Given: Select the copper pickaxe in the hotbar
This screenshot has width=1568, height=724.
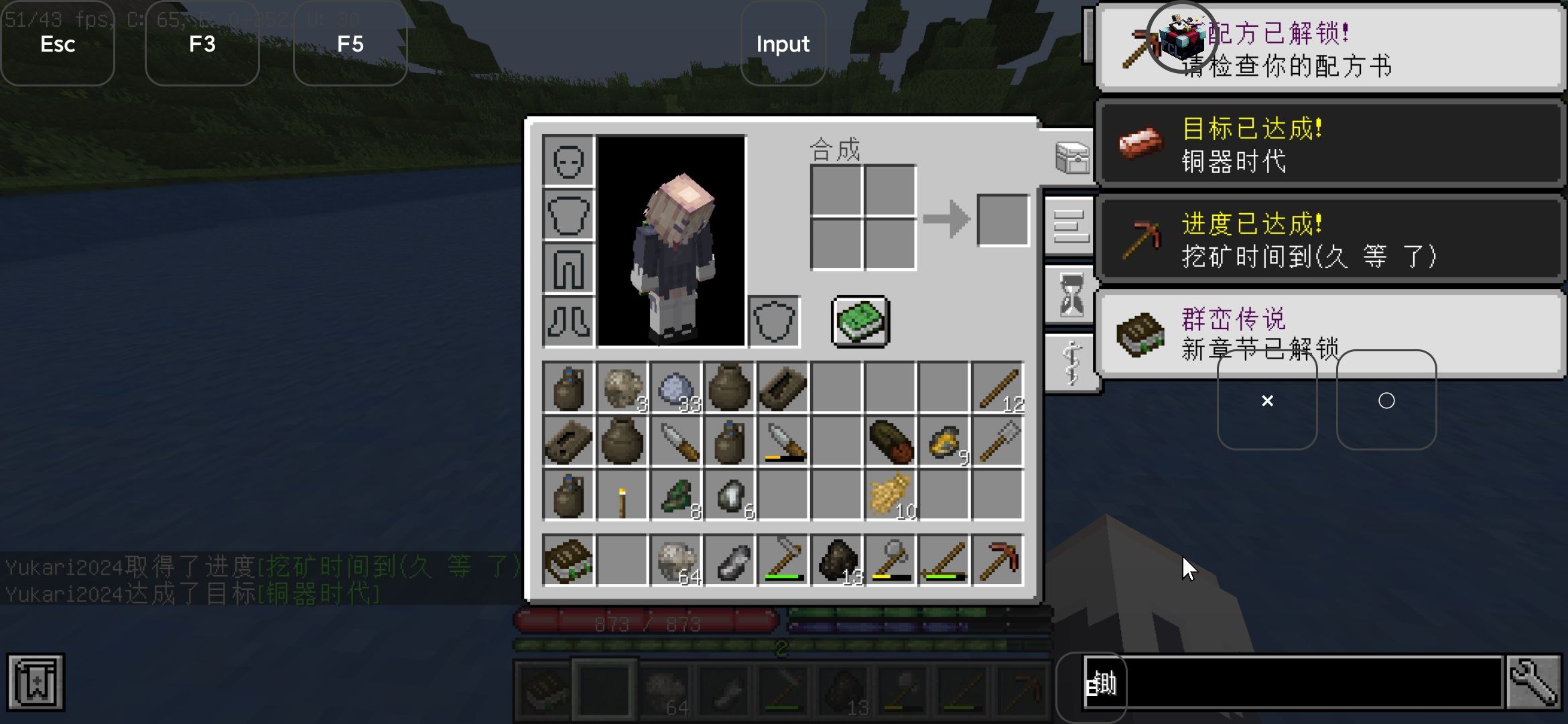Looking at the screenshot, I should [x=998, y=560].
